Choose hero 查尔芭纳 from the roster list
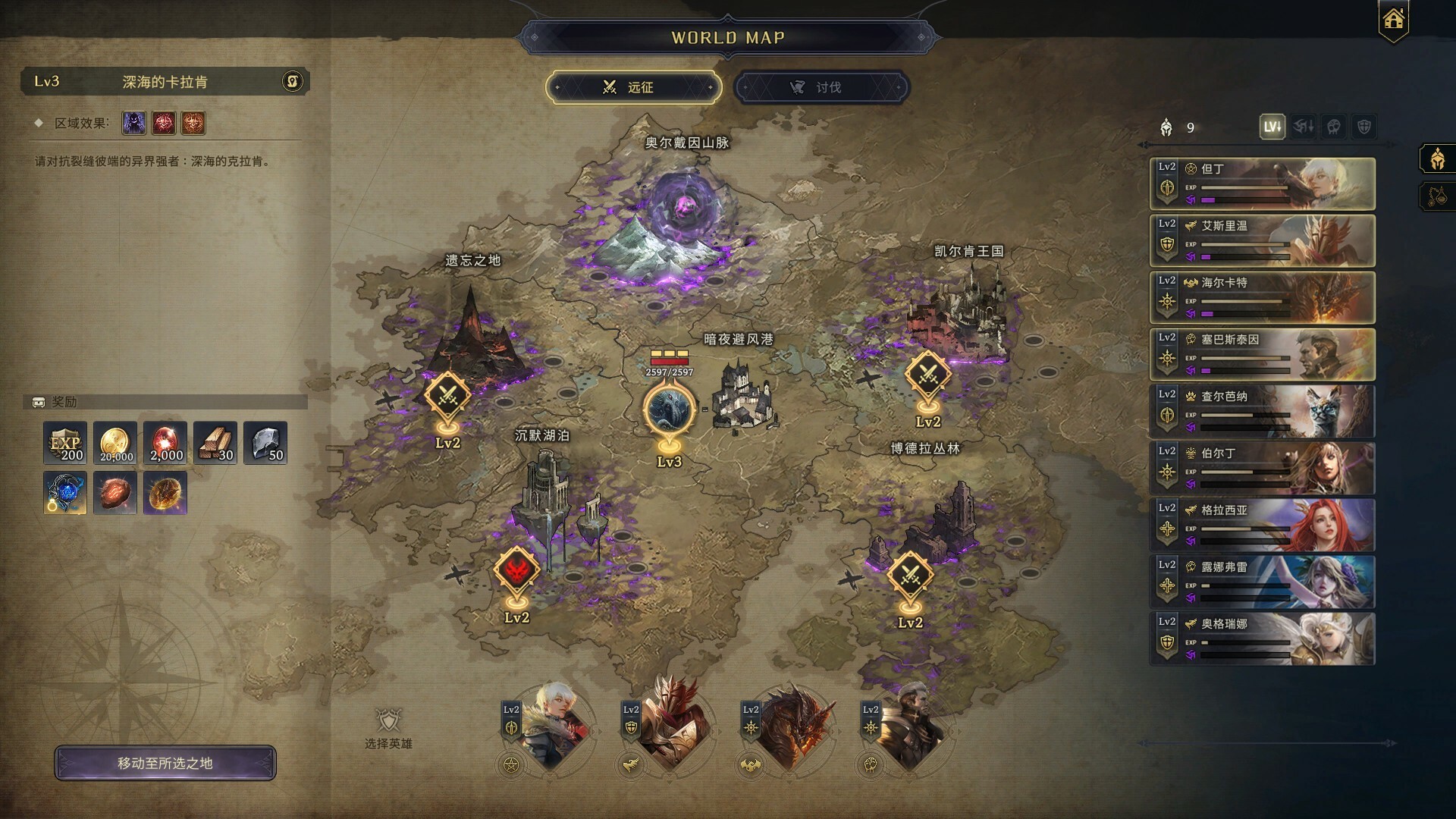The width and height of the screenshot is (1456, 819). click(1262, 411)
